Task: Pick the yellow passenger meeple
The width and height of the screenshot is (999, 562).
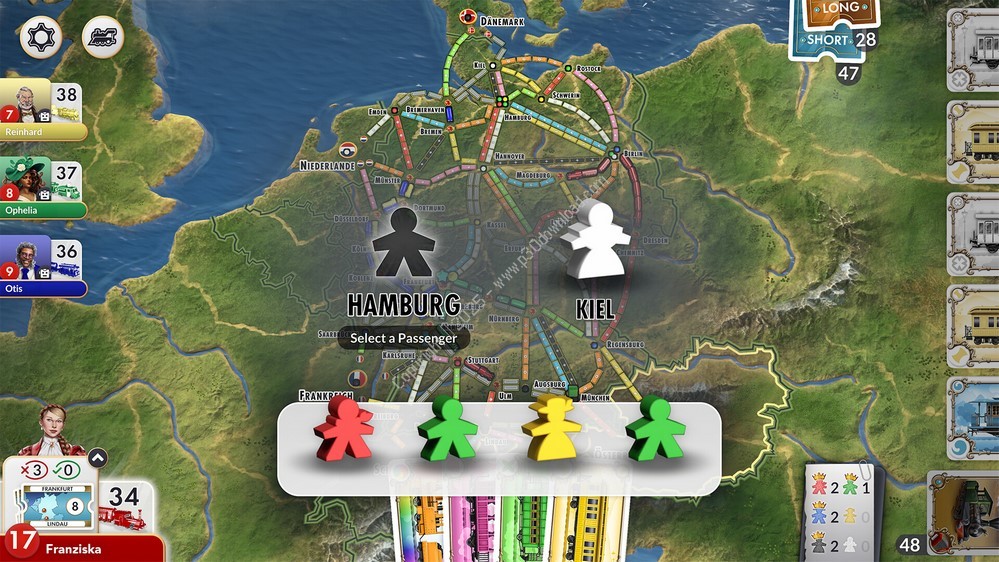Action: (552, 428)
